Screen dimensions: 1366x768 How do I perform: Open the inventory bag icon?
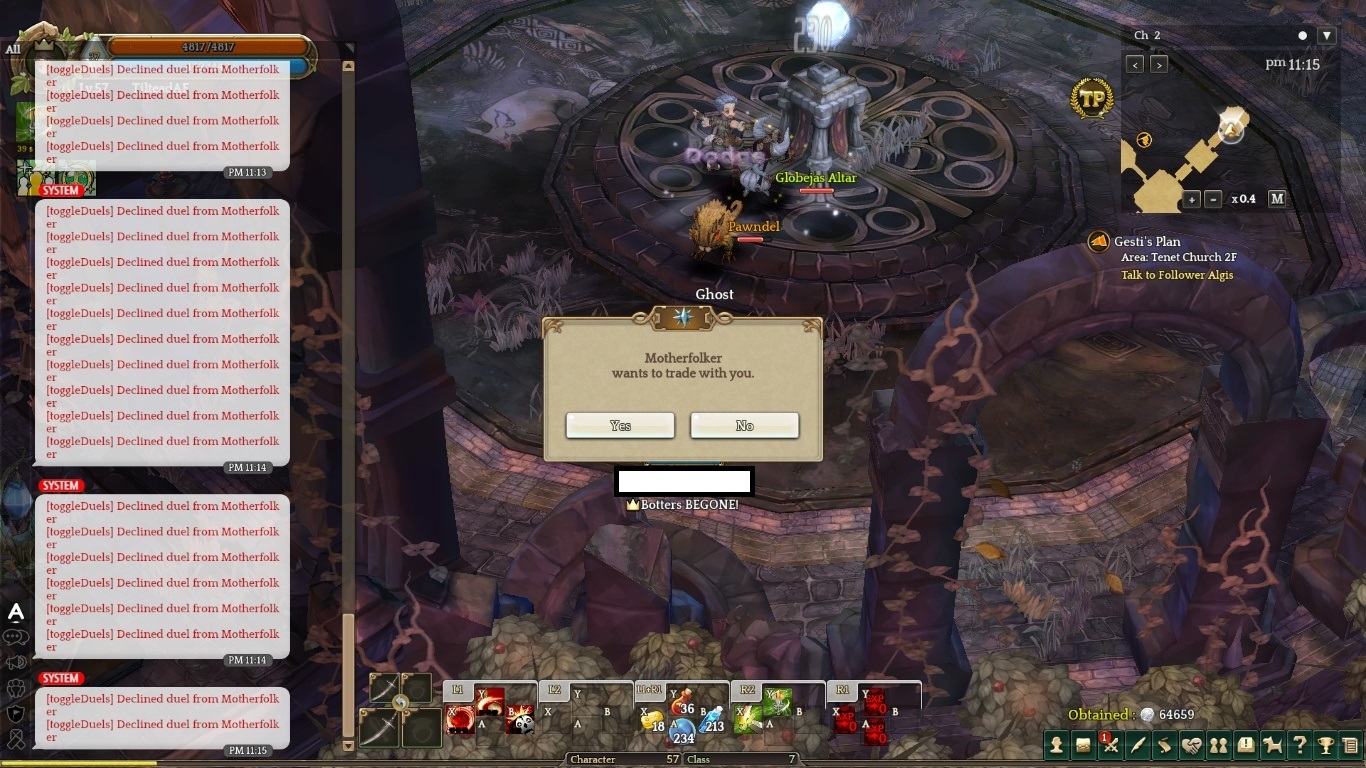(x=1083, y=745)
